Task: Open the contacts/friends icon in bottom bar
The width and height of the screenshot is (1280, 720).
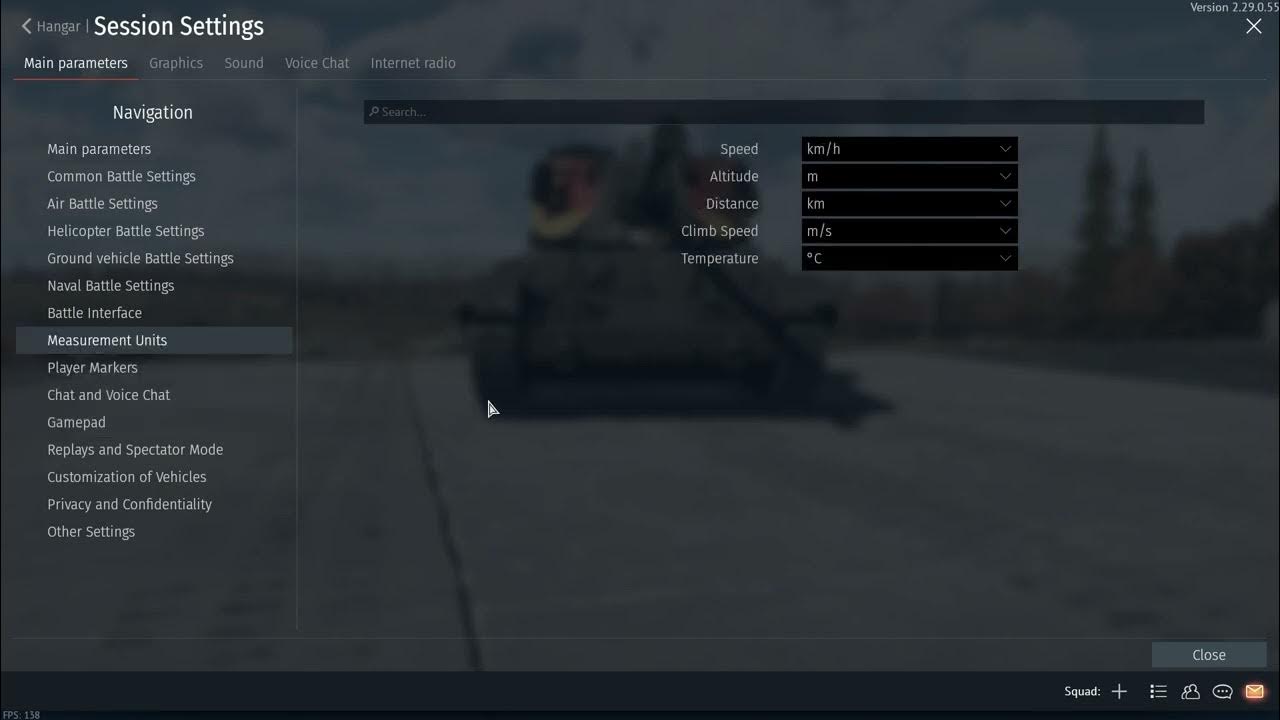Action: (1190, 691)
